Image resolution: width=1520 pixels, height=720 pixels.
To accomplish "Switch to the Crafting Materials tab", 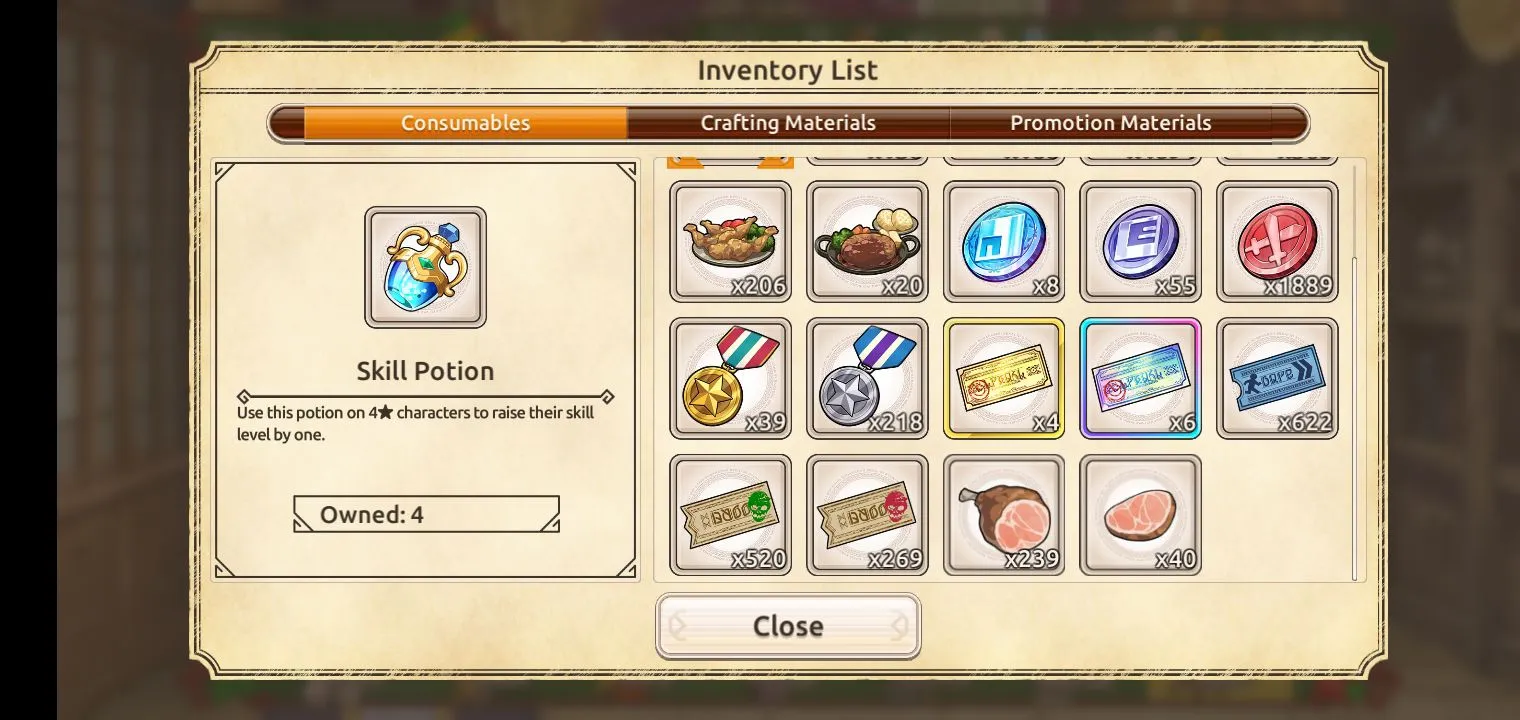I will tap(788, 123).
